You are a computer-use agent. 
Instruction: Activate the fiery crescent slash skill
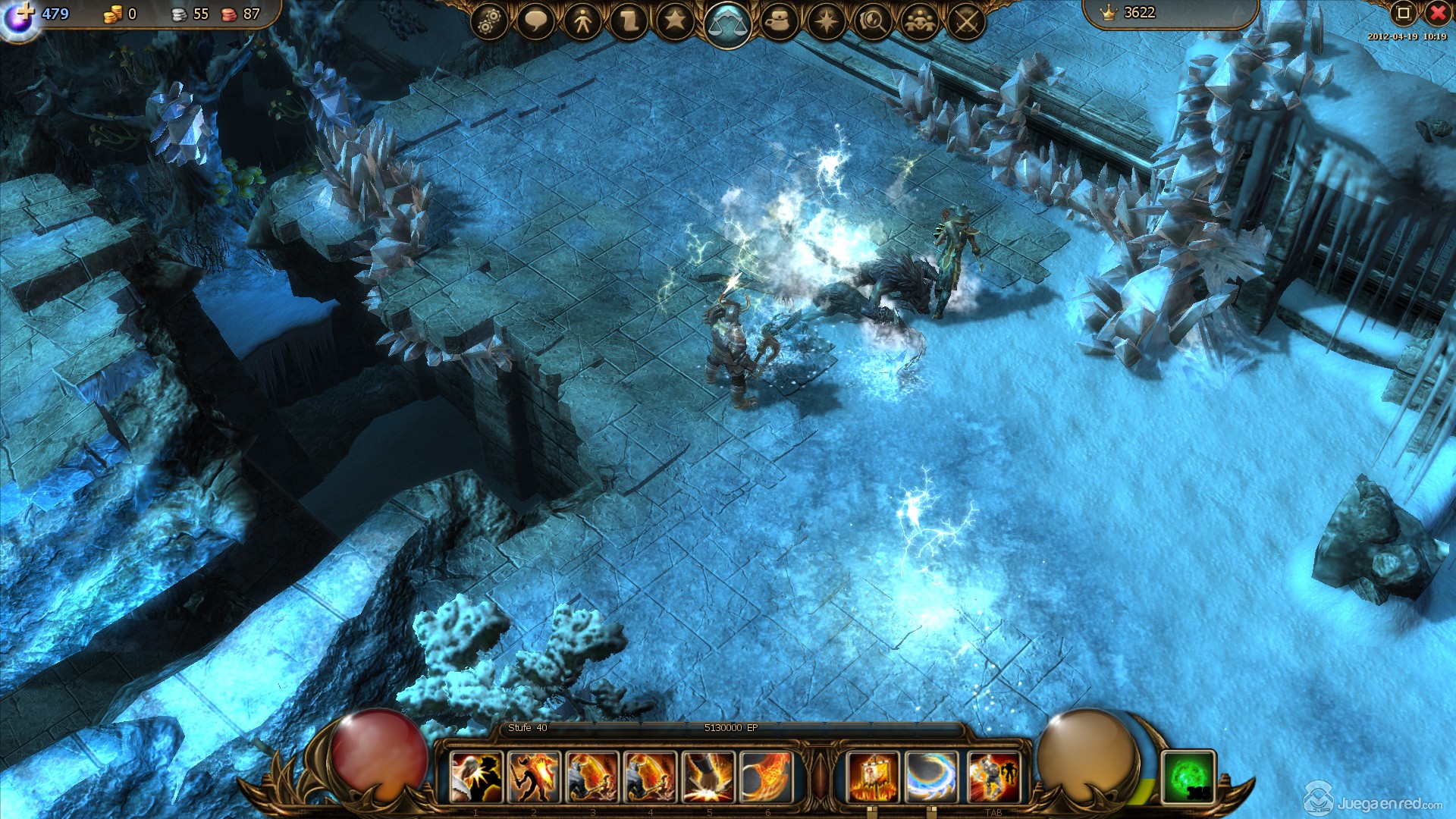(x=766, y=777)
